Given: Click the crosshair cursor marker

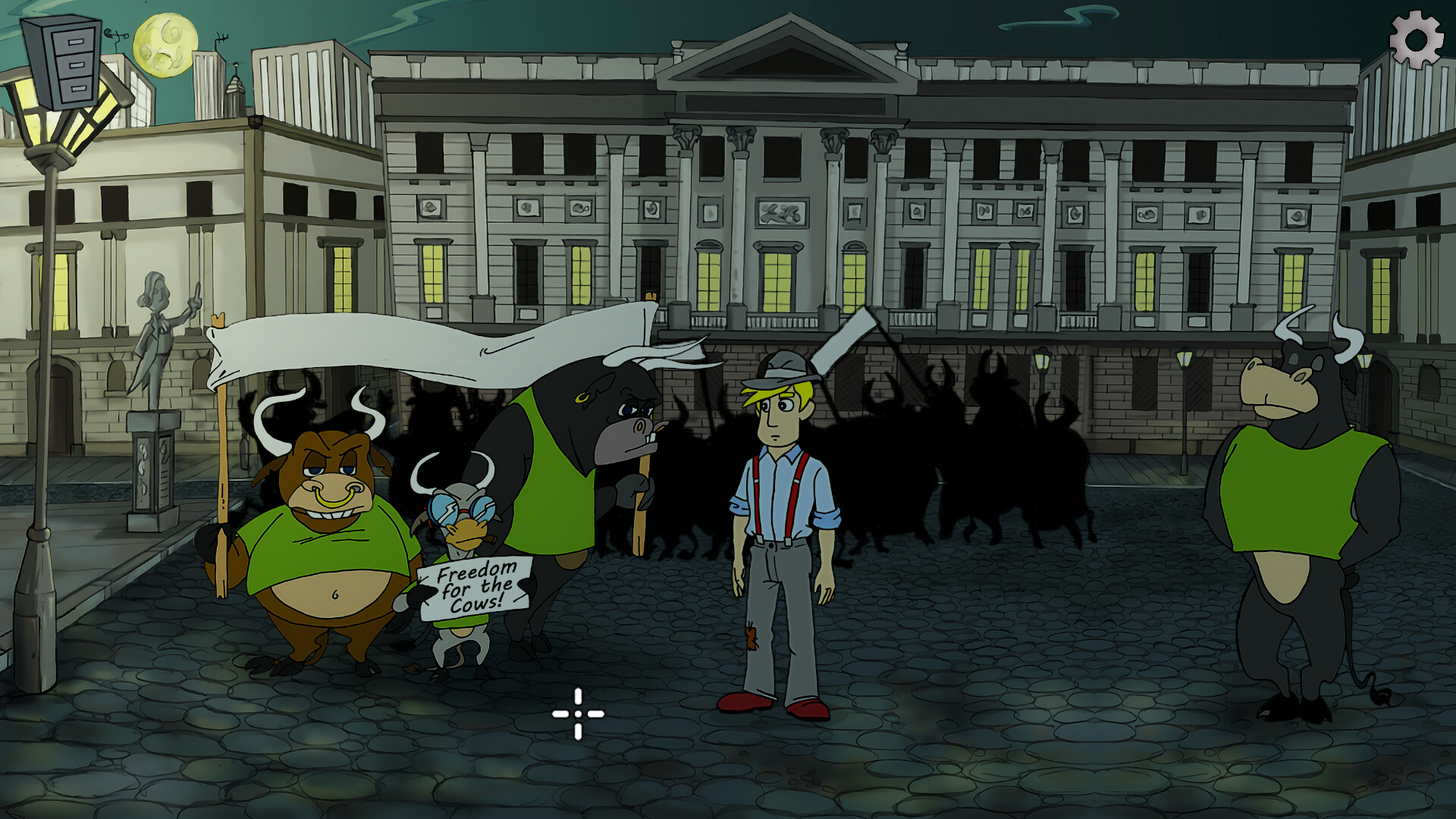Looking at the screenshot, I should tap(578, 713).
